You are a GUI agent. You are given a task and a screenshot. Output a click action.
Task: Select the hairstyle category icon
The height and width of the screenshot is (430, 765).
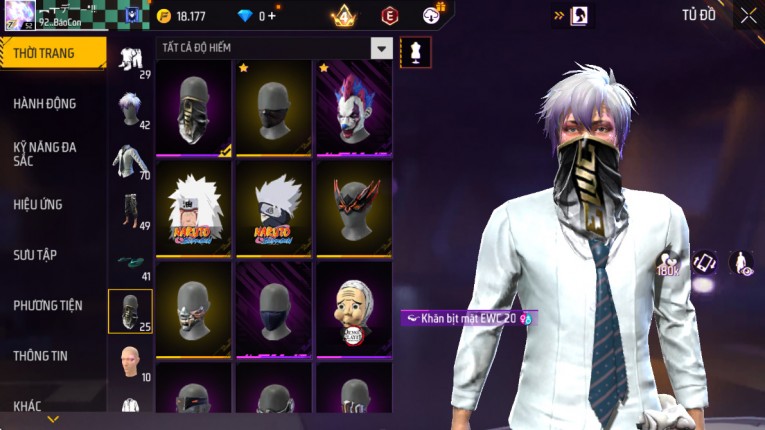[130, 108]
